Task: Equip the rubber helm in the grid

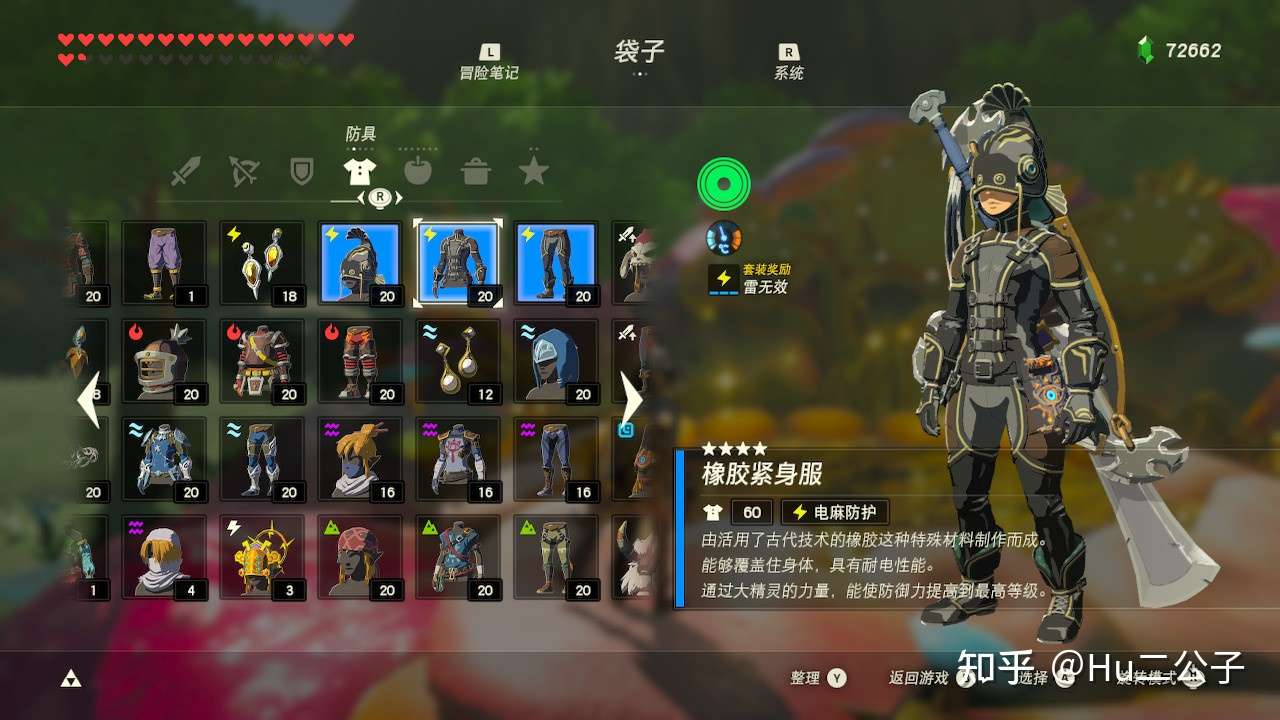Action: click(x=359, y=260)
